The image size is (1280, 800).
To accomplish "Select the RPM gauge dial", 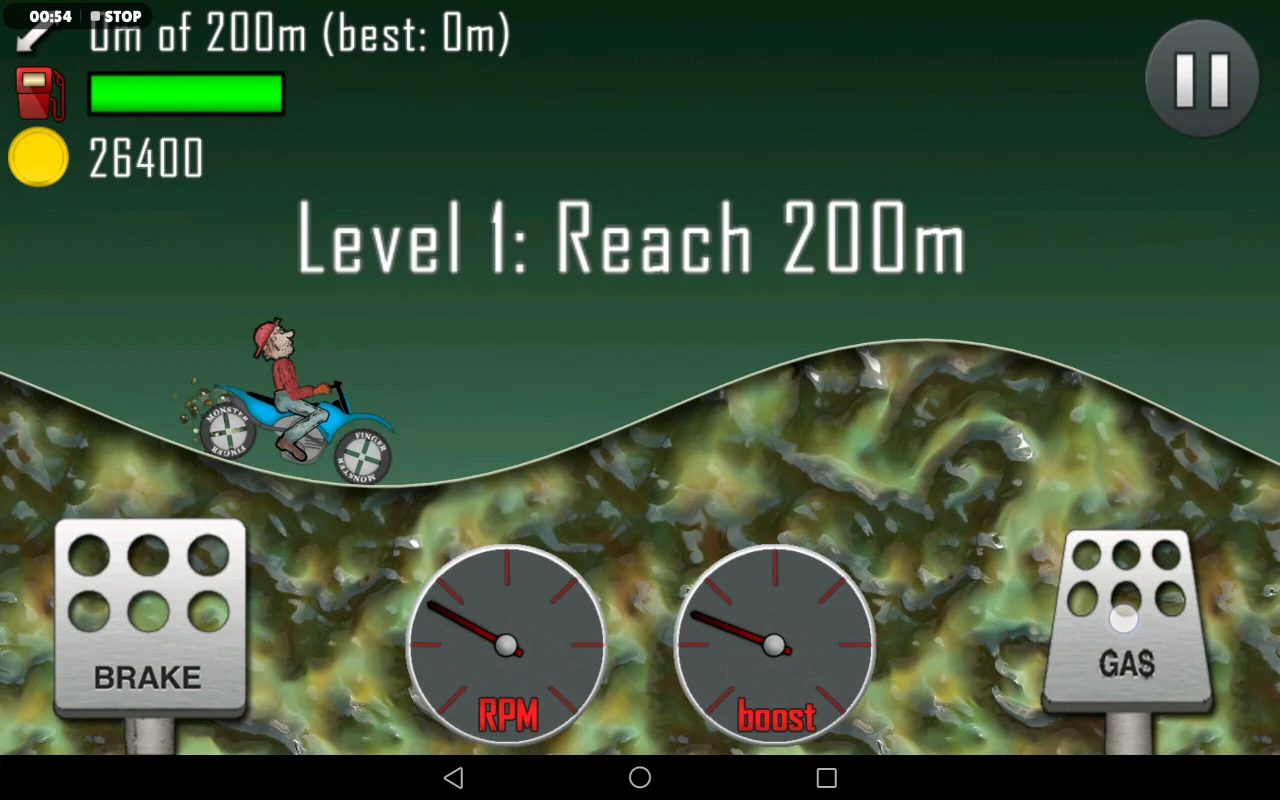I will pyautogui.click(x=508, y=645).
